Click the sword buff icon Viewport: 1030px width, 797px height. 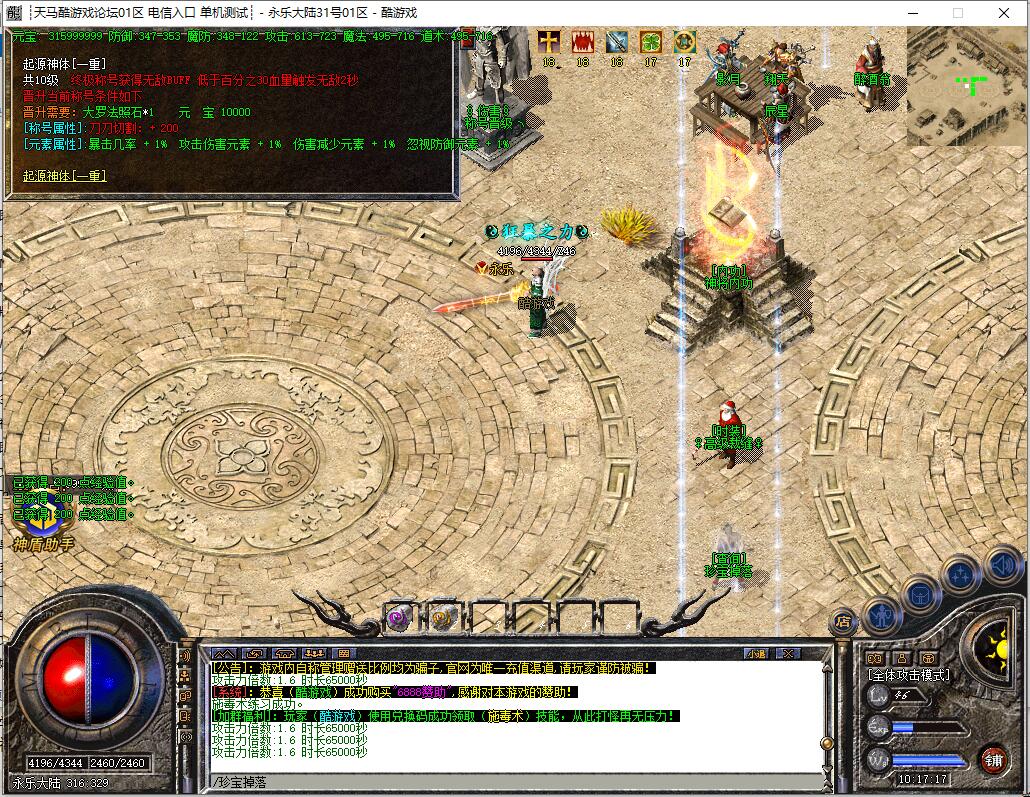617,42
